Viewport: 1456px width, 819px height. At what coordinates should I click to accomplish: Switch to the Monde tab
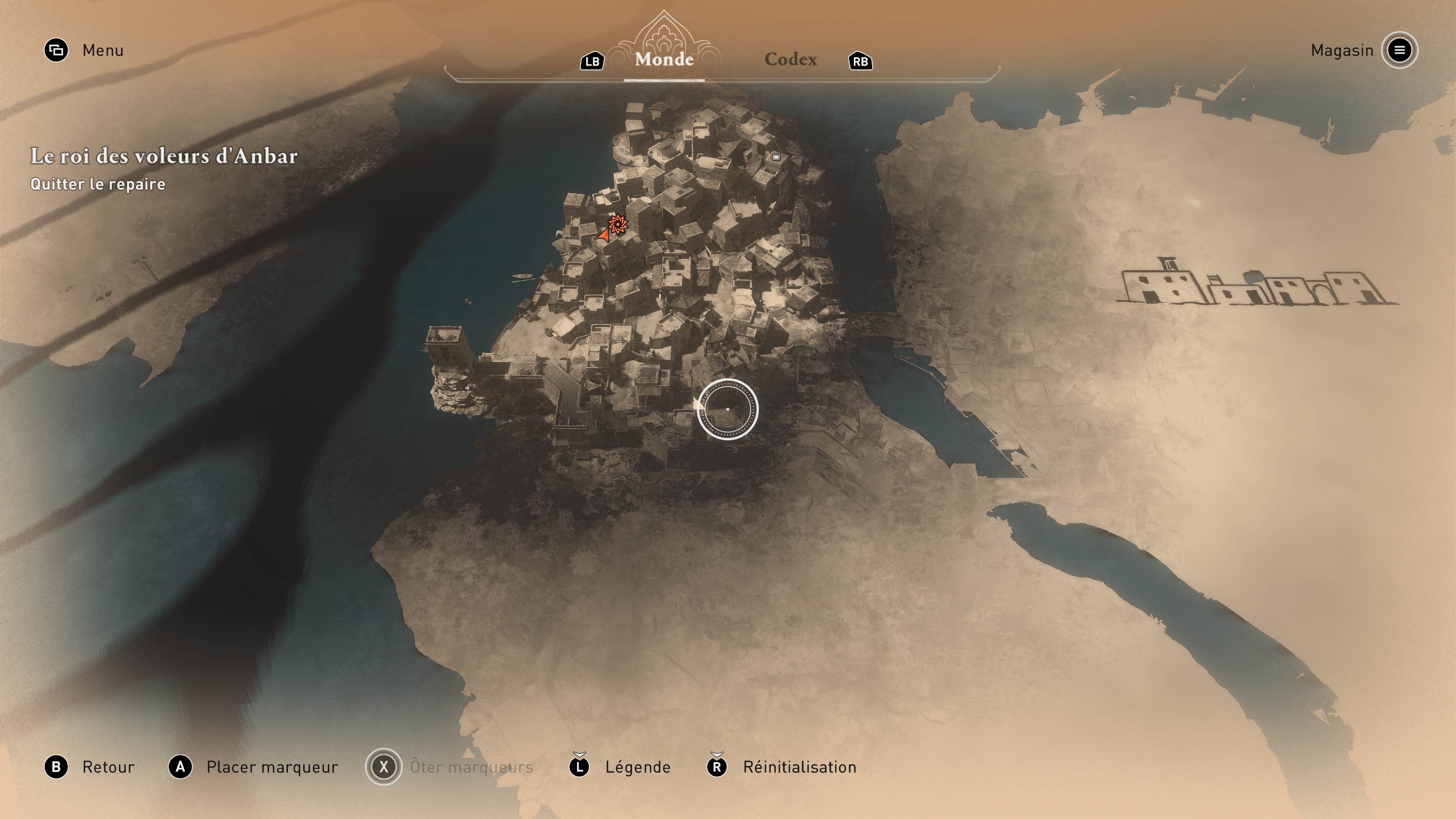pos(664,60)
